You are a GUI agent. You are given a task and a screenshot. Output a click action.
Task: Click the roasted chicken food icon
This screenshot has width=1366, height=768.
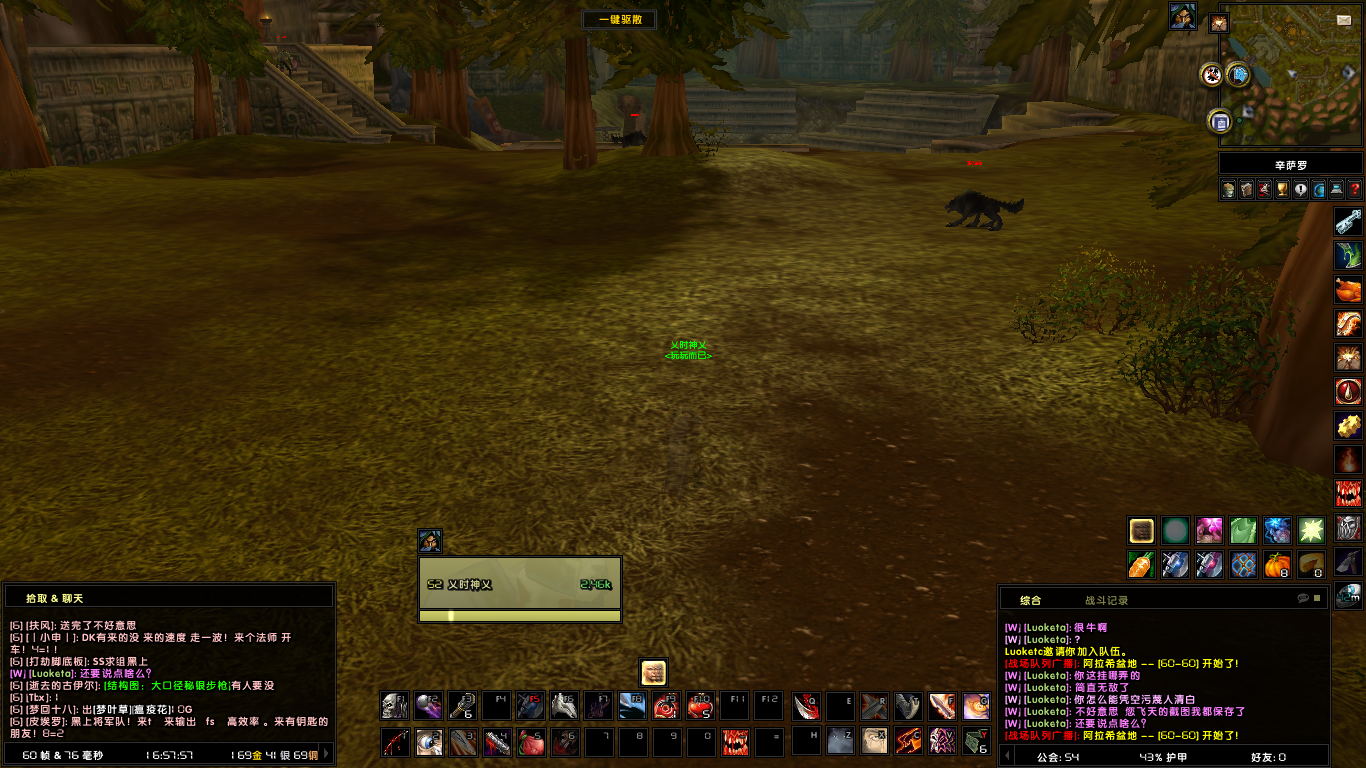(1348, 290)
